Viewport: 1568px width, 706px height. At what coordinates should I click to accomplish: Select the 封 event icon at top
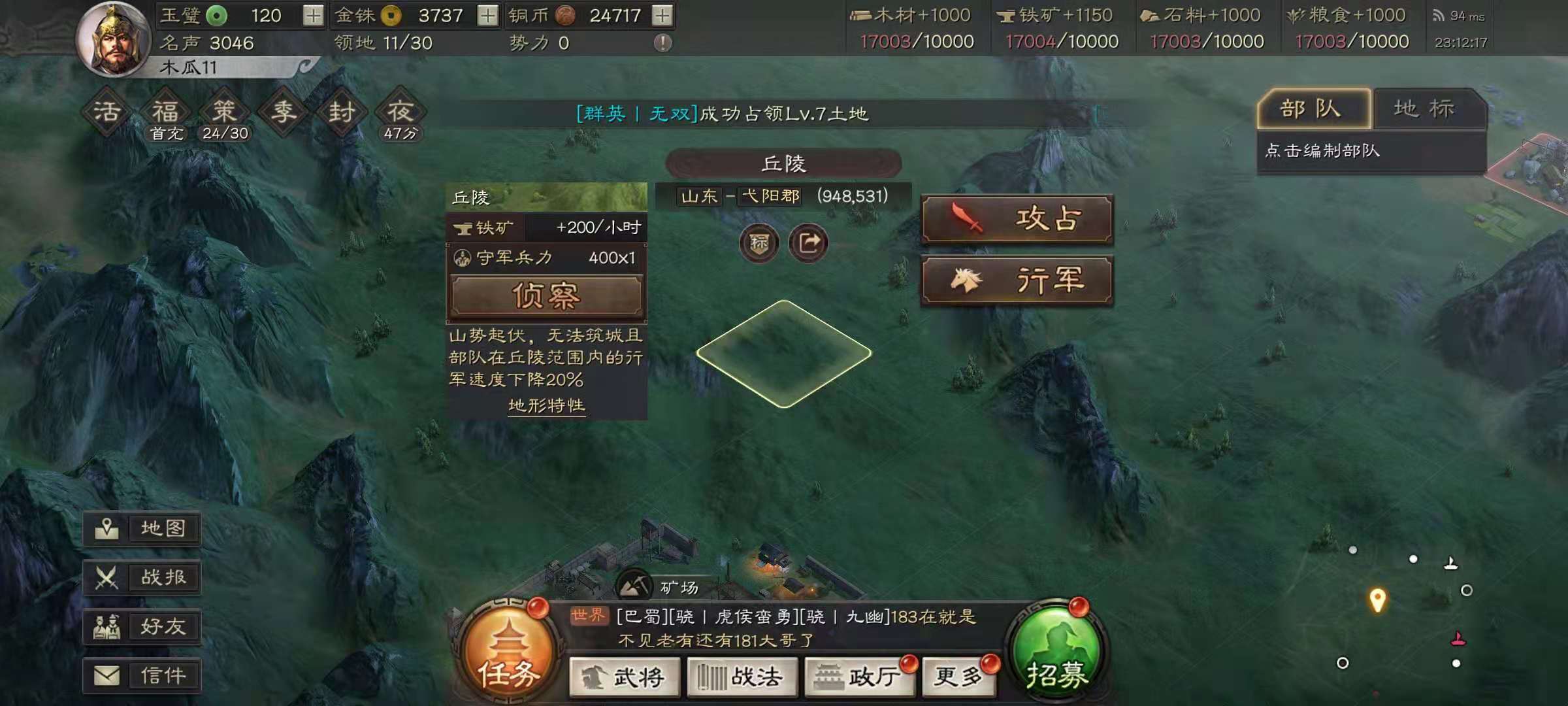click(x=342, y=111)
